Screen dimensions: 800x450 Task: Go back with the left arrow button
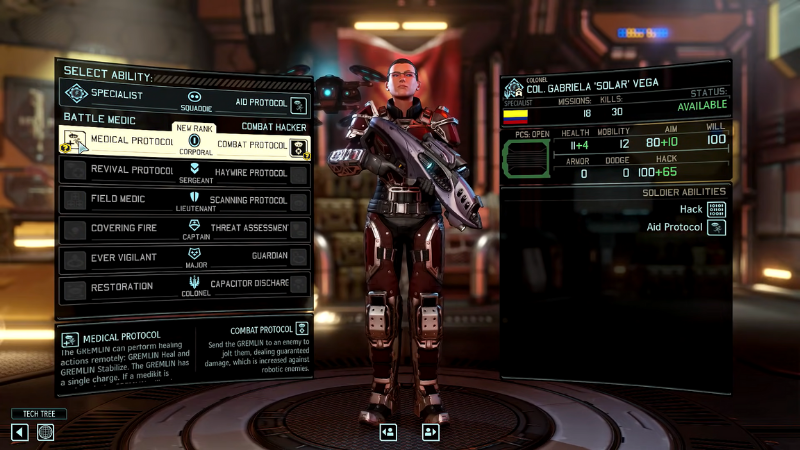pos(20,432)
